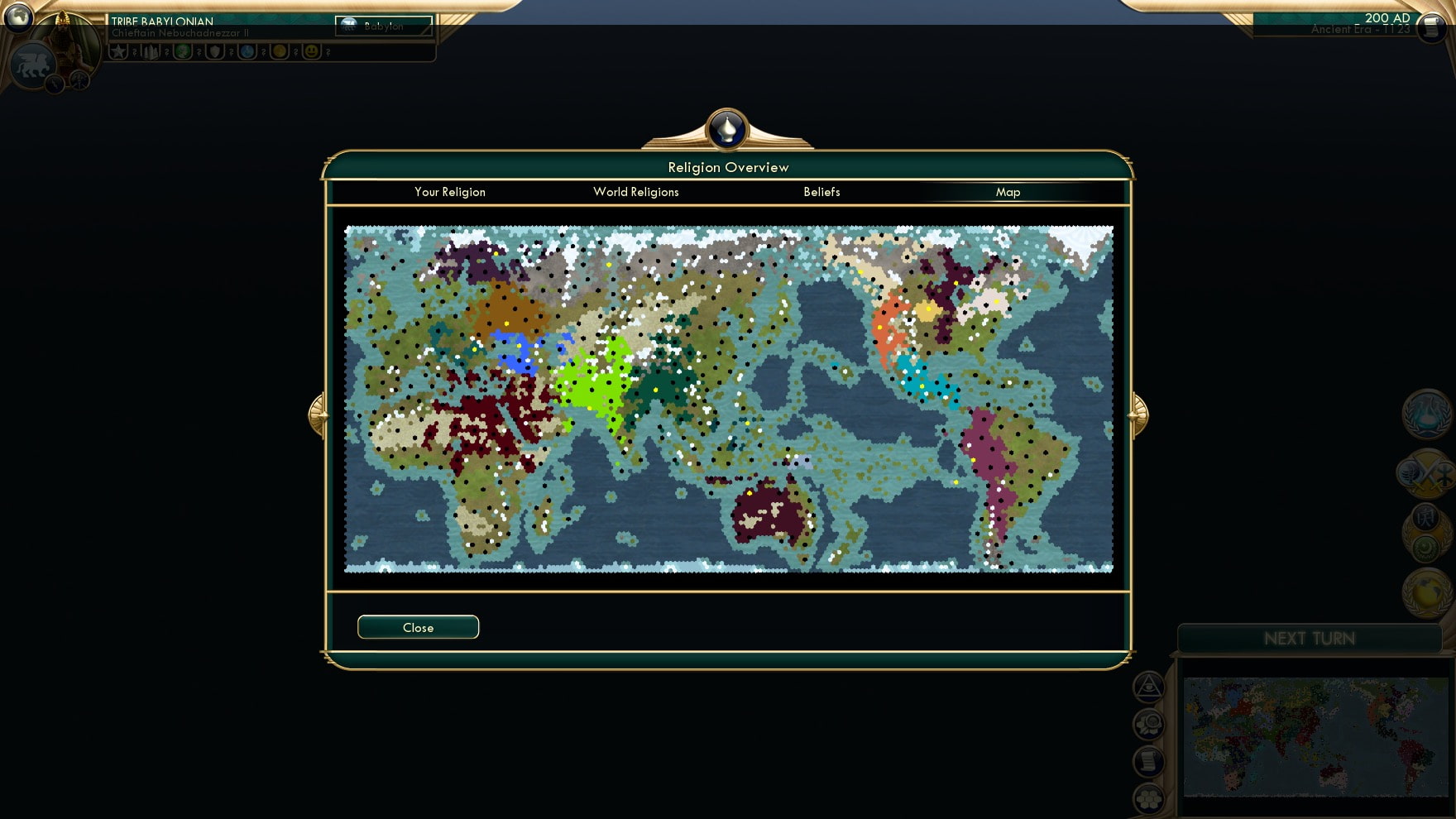Switch to the Beliefs tab
Screen dimensions: 1456x819
[821, 192]
